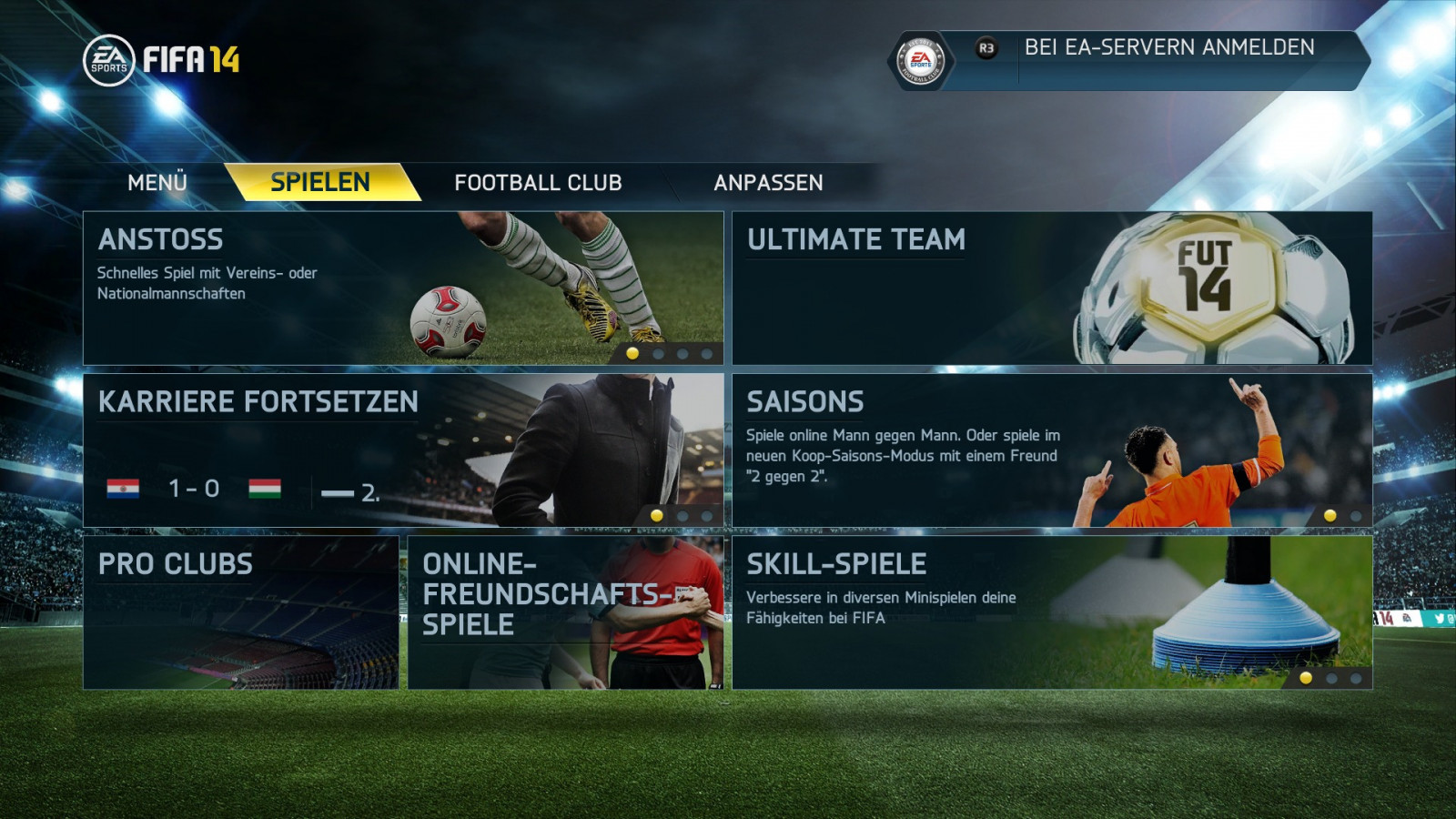Switch to the MENÜ tab

coord(157,183)
